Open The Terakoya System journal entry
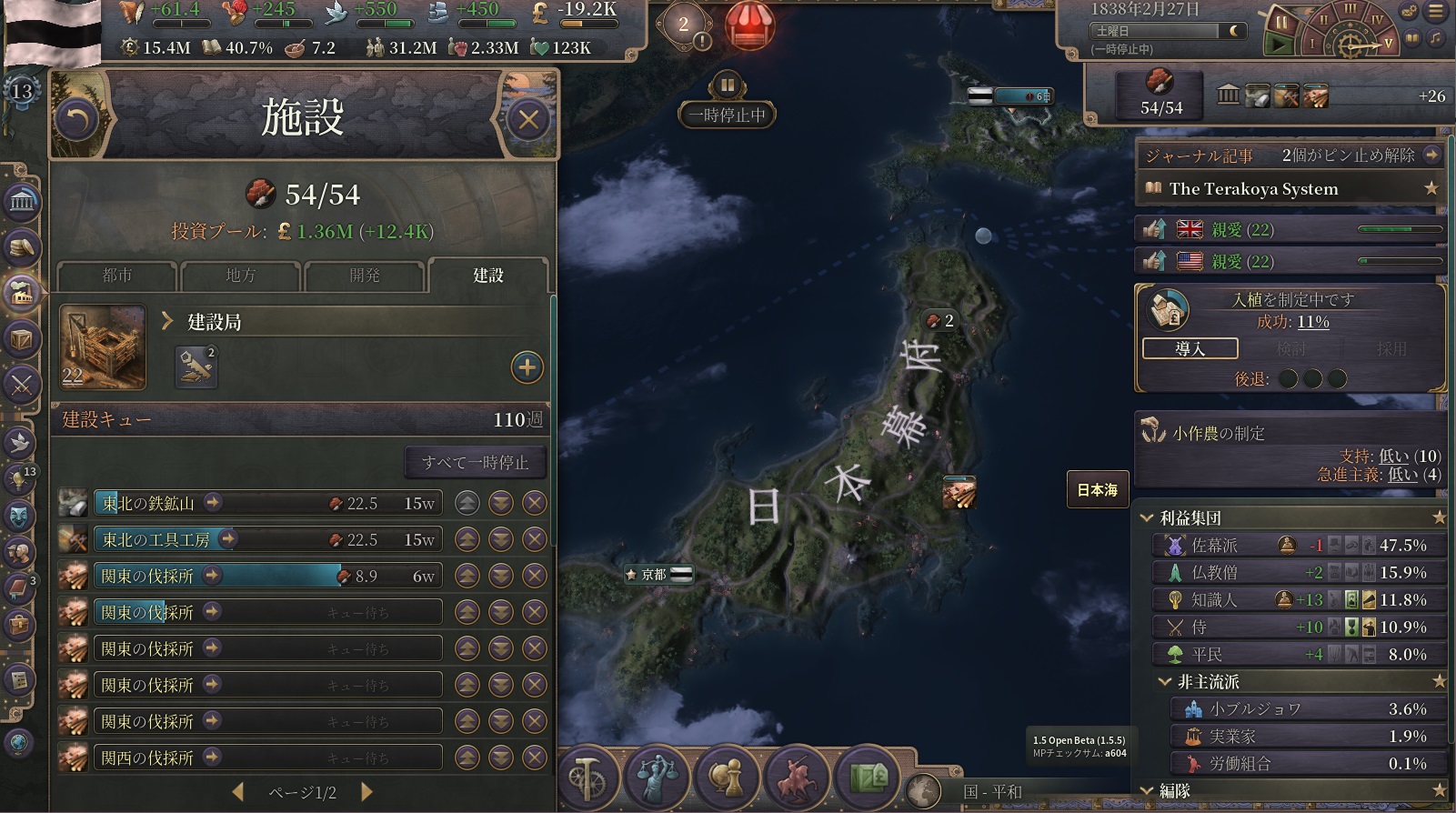Viewport: 1456px width, 813px height. (1253, 189)
